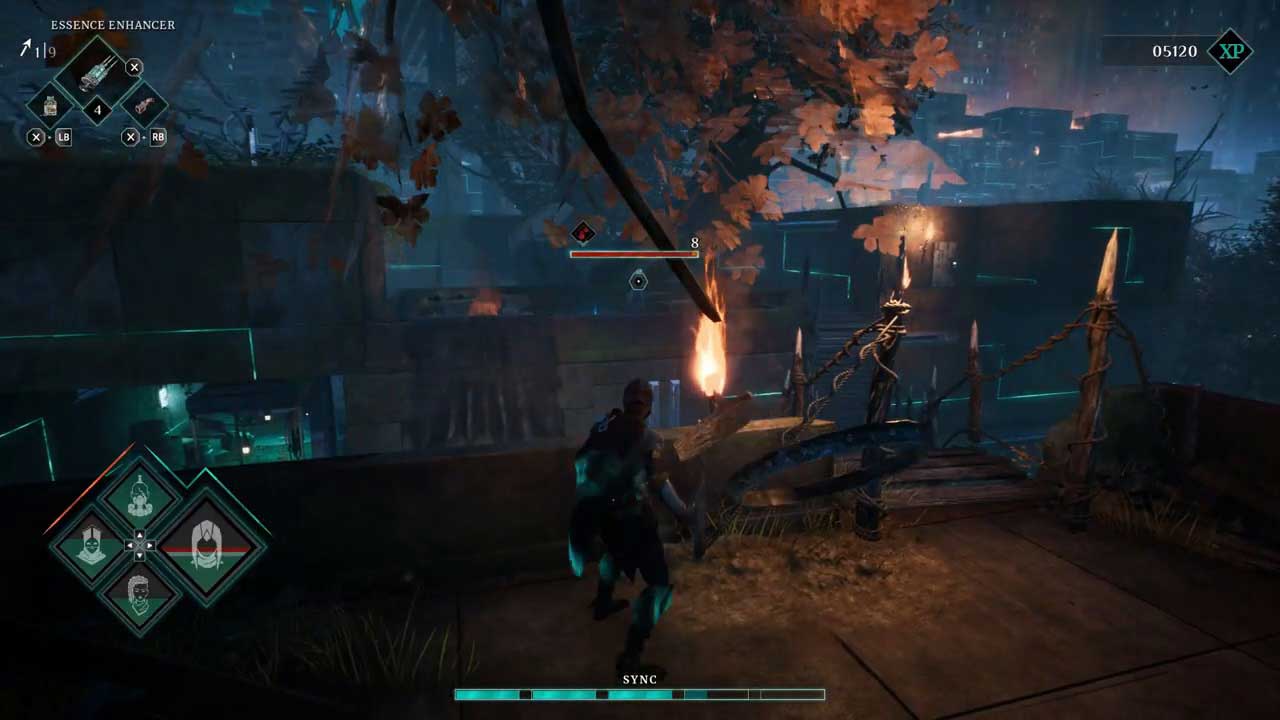Pick the pink item in the right quick slot

point(144,105)
